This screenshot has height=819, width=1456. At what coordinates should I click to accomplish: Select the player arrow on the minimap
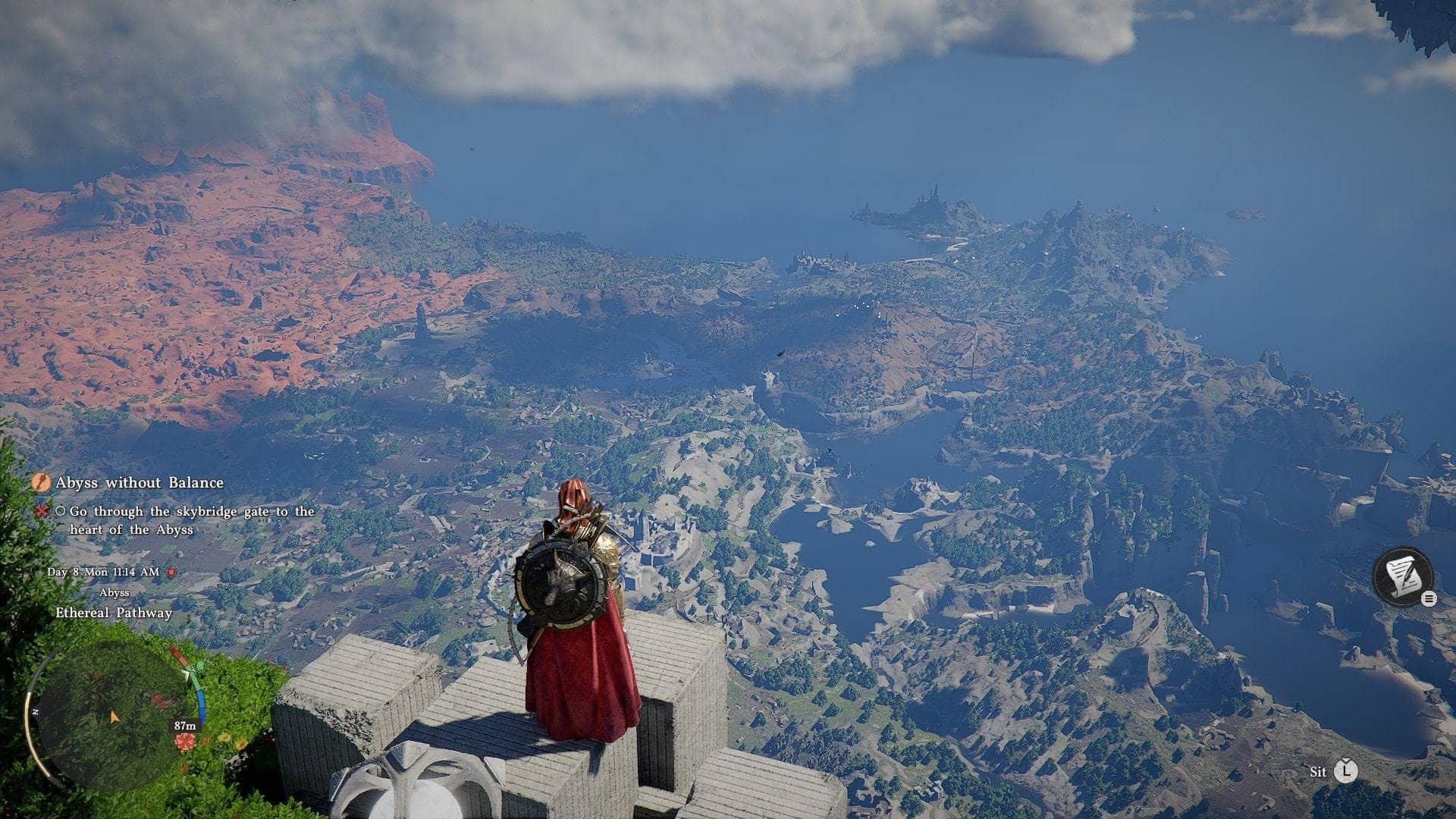point(115,717)
